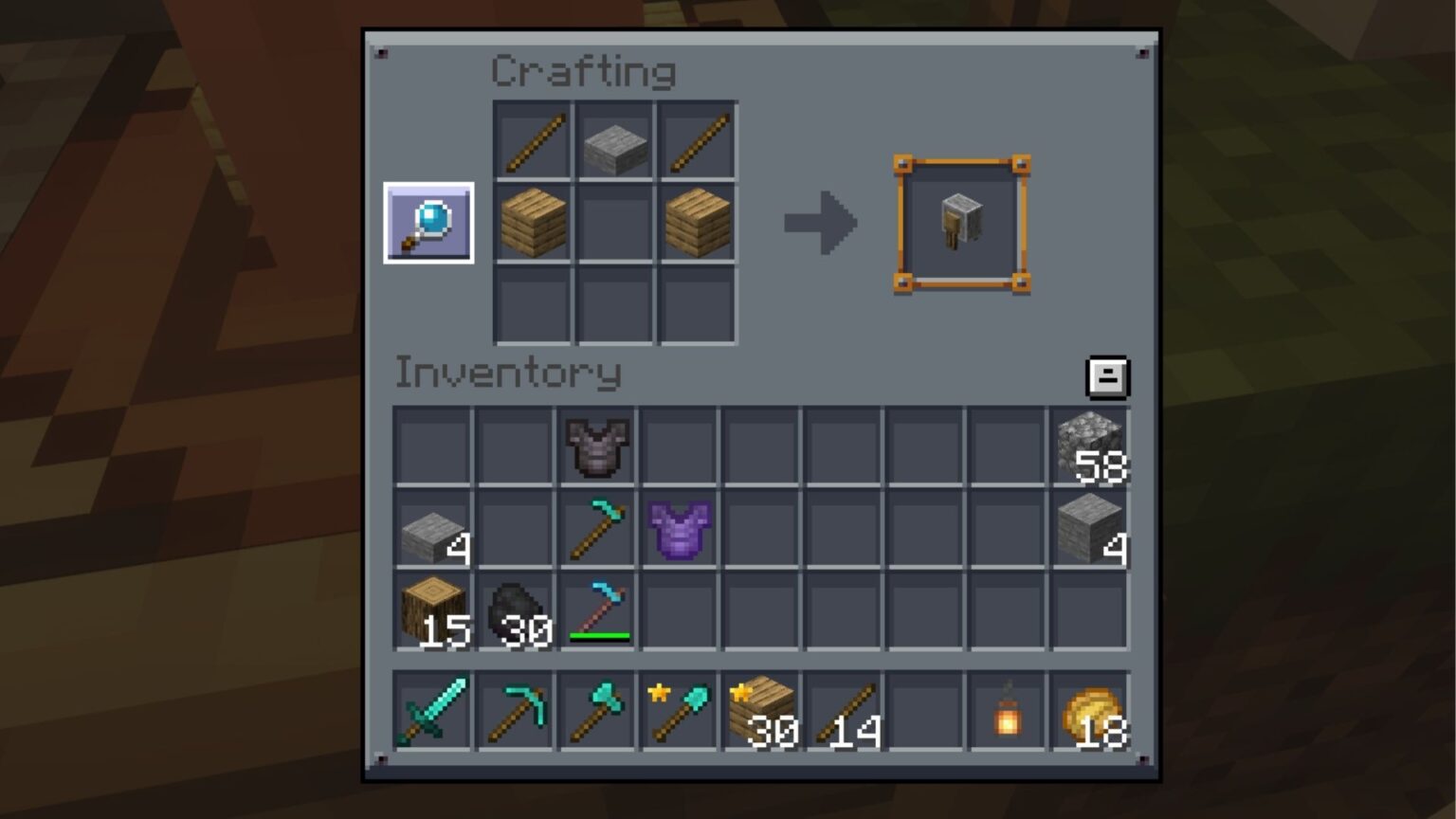
Task: Select the diamond sword in the hotbar
Action: 431,711
